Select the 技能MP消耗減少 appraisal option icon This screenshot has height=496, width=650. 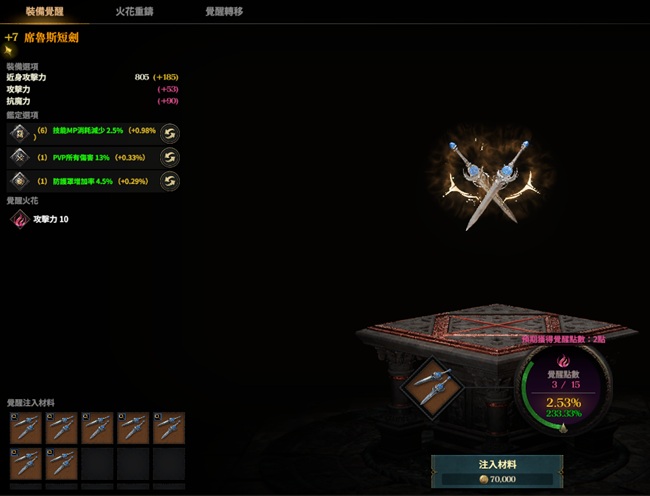coord(19,133)
